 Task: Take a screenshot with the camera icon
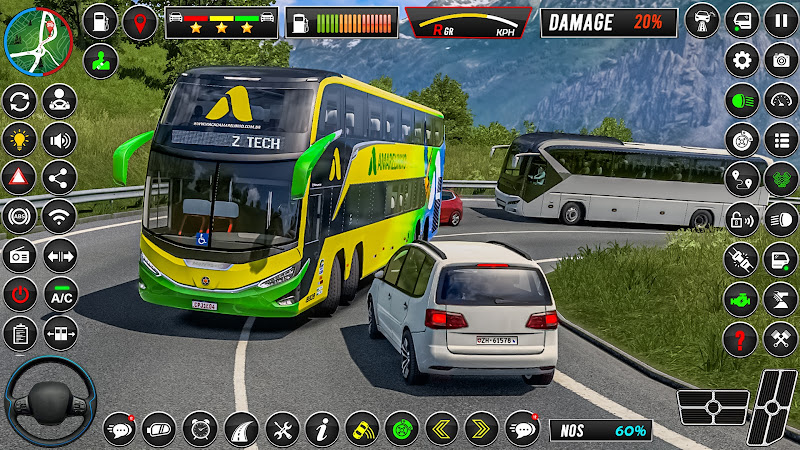coord(781,60)
